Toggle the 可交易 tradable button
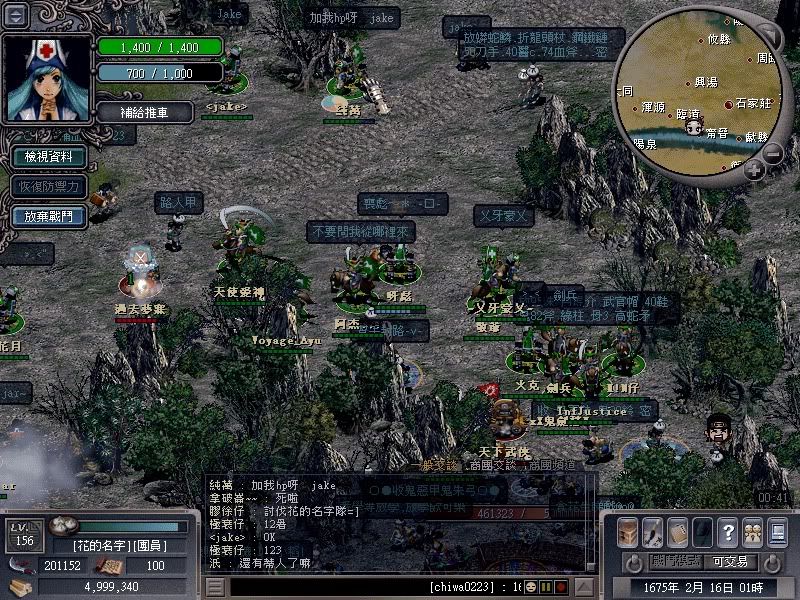Viewport: 800px width, 600px height. pyautogui.click(x=731, y=562)
